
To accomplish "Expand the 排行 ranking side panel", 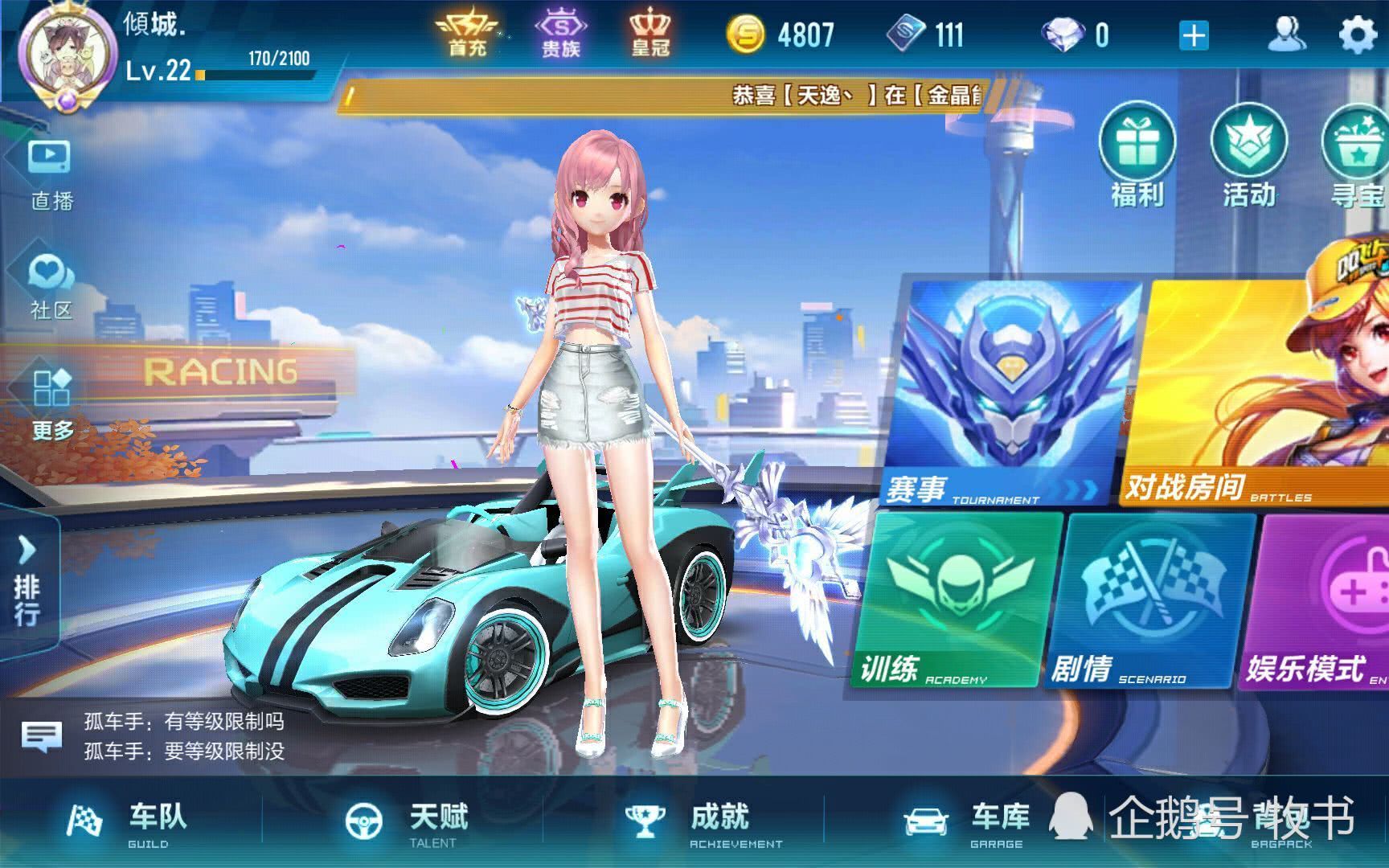I will (28, 583).
